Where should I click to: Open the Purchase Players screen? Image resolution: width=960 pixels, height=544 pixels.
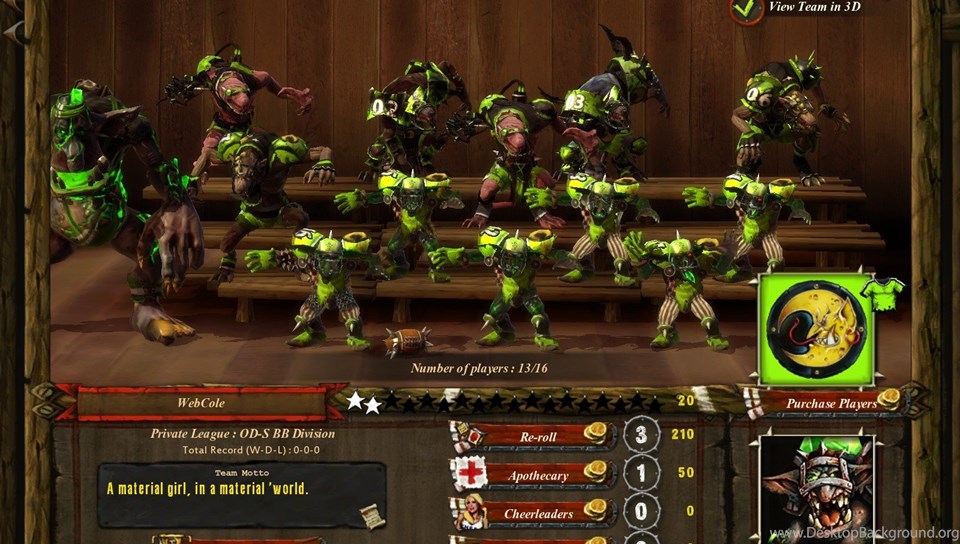(831, 403)
